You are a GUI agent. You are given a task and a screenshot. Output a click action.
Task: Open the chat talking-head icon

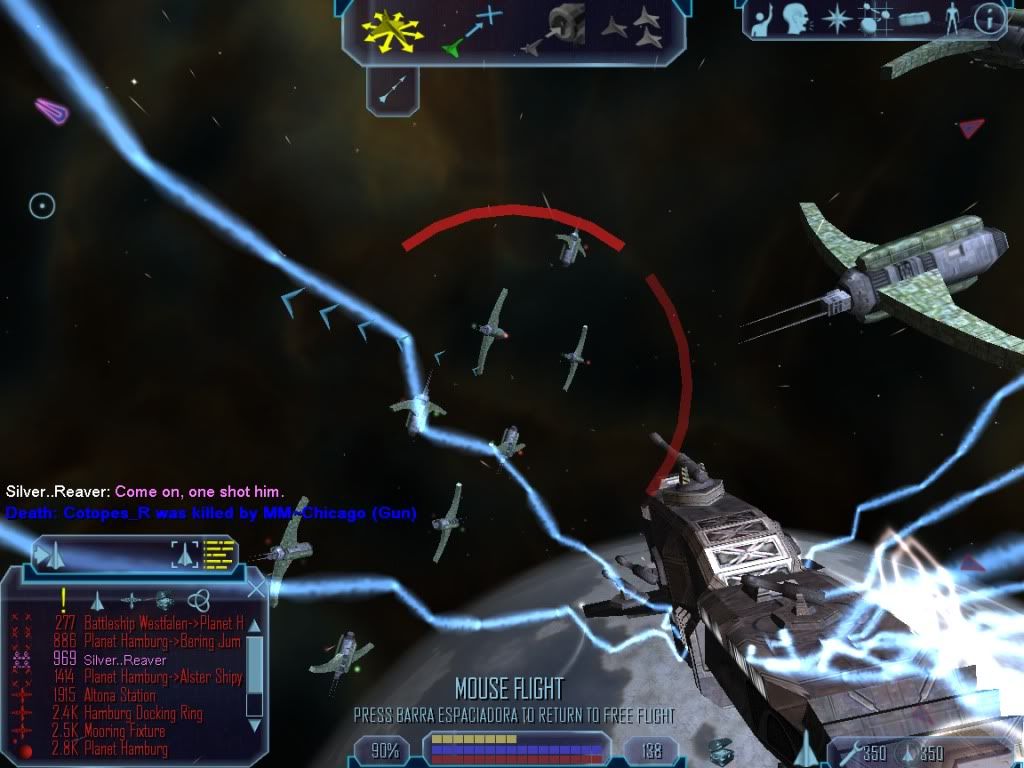(x=796, y=18)
